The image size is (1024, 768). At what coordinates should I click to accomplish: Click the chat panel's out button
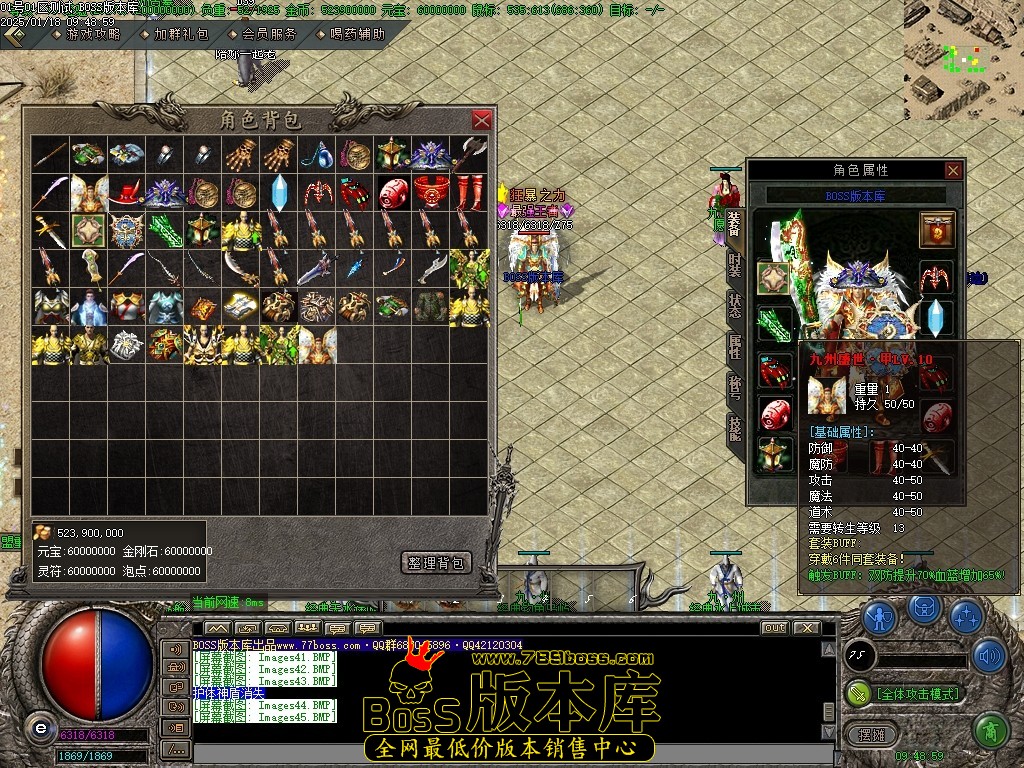click(x=773, y=628)
